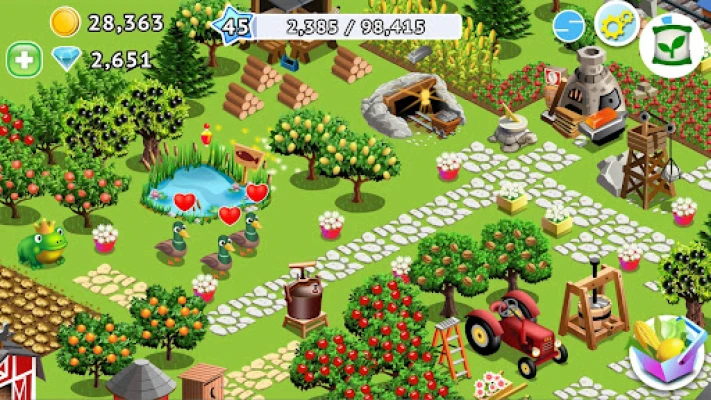Image resolution: width=711 pixels, height=400 pixels.
Task: Open settings with the yellow gears icon
Action: pos(617,23)
